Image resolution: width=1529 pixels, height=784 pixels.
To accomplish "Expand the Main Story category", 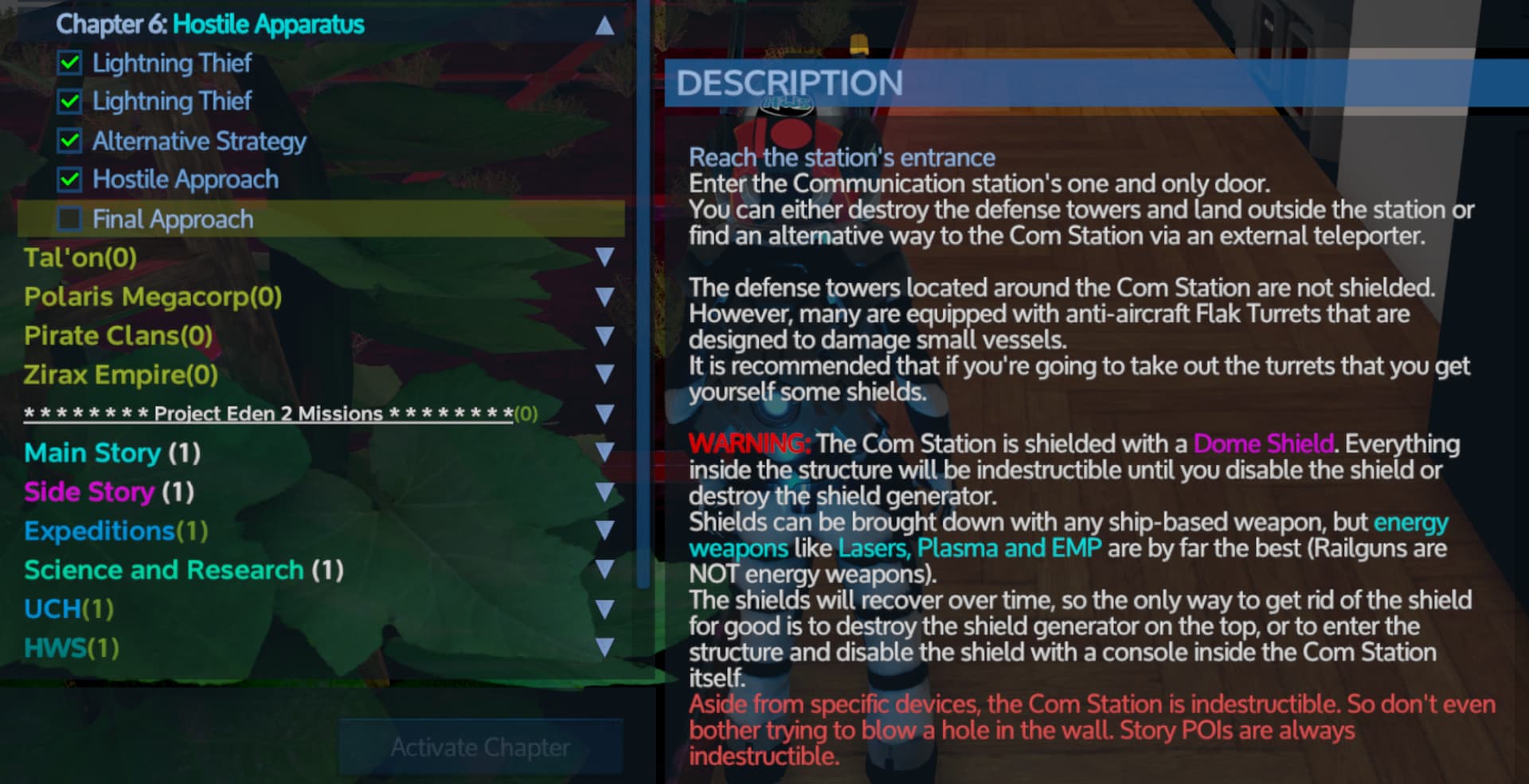I will [604, 453].
